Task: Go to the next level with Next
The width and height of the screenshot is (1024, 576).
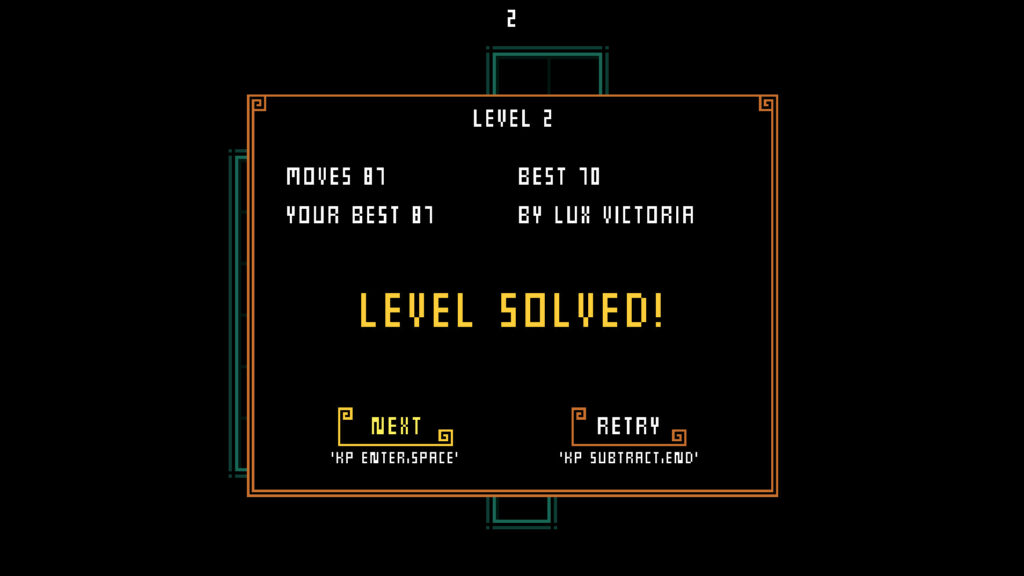Action: [x=396, y=427]
